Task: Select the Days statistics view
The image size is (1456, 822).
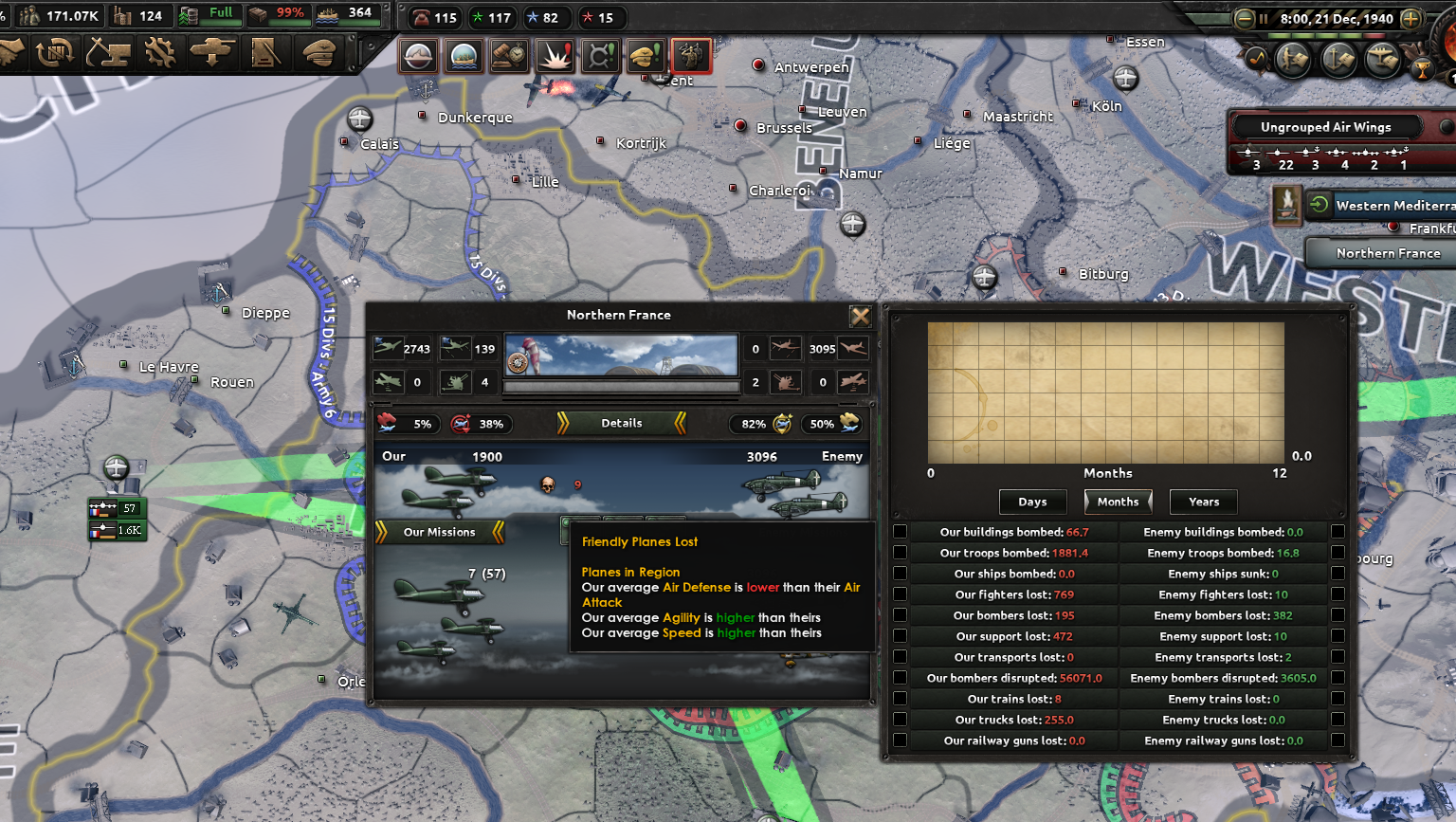Action: [1032, 502]
